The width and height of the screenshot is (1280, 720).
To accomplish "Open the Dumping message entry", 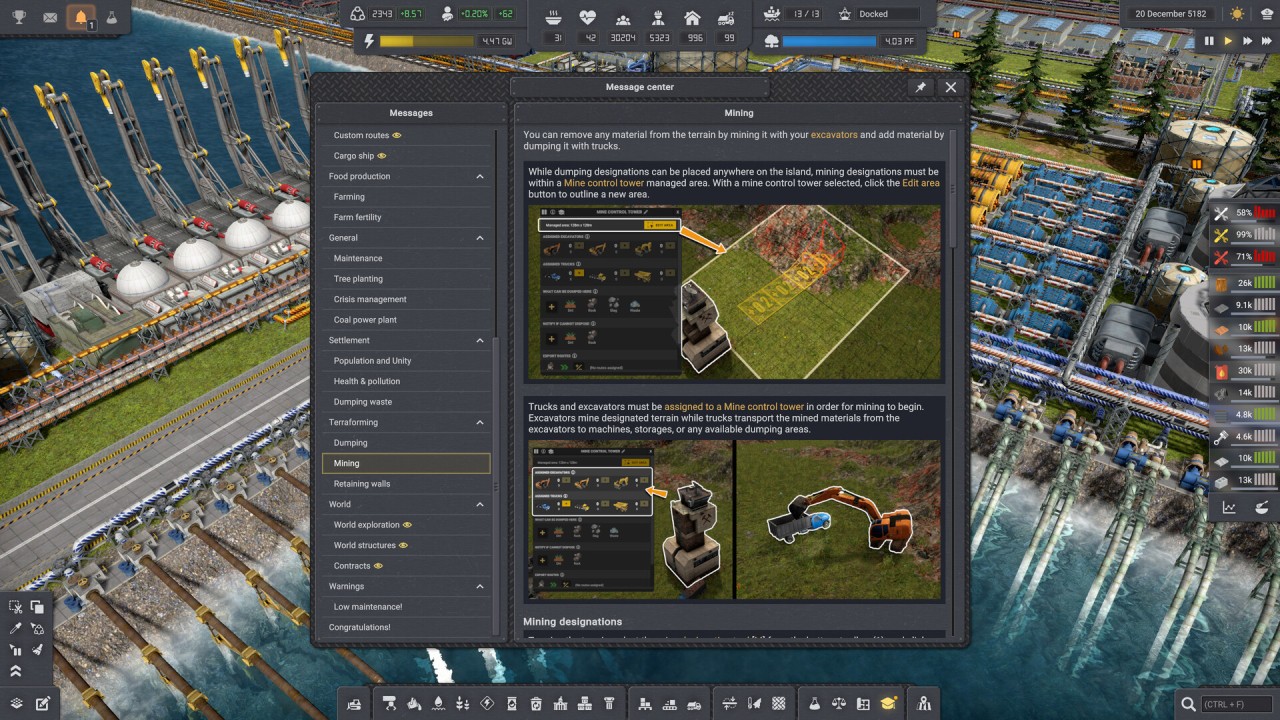I will tap(350, 443).
